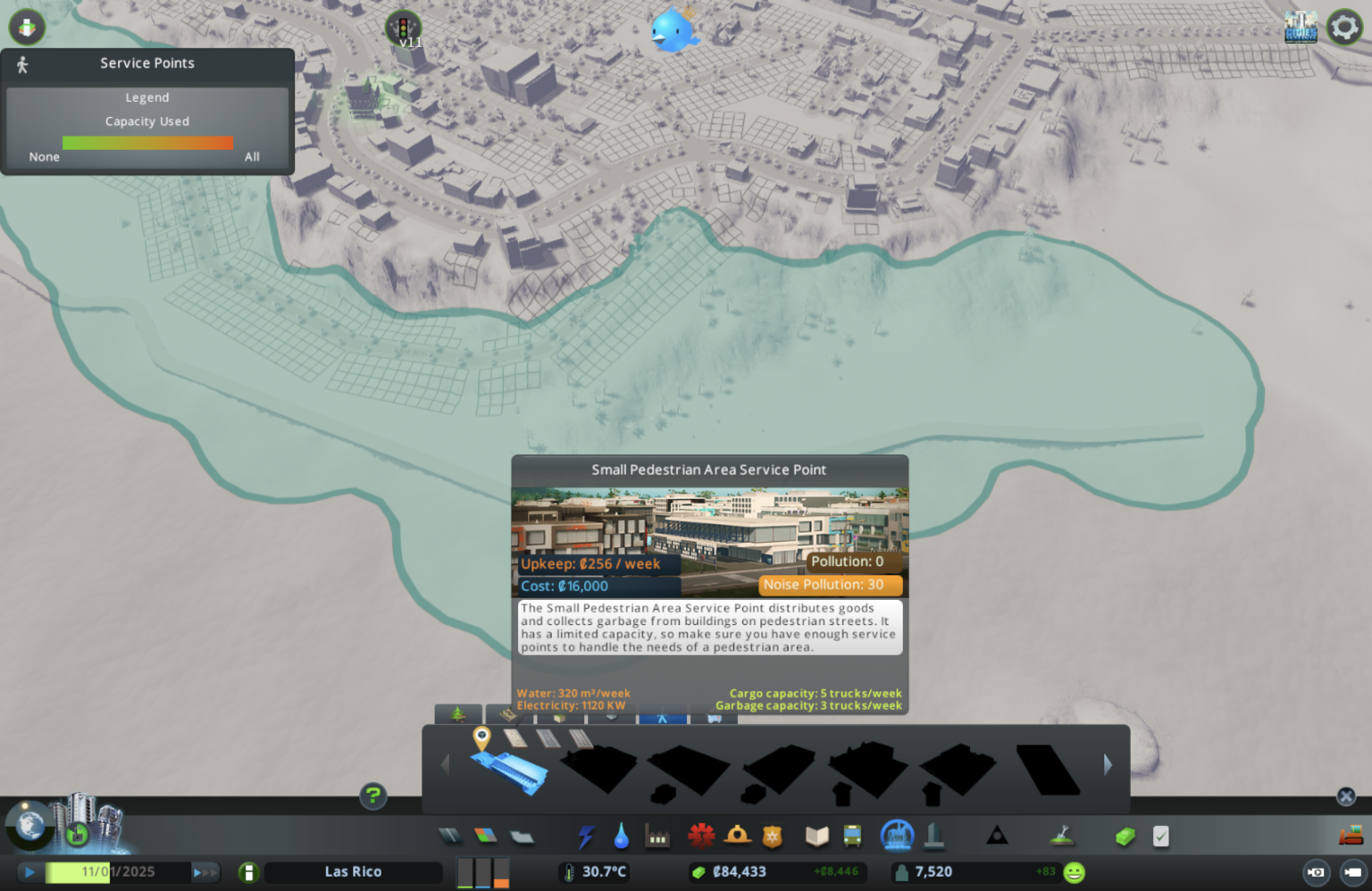1372x891 pixels.
Task: Open the Police Department menu
Action: [x=771, y=836]
